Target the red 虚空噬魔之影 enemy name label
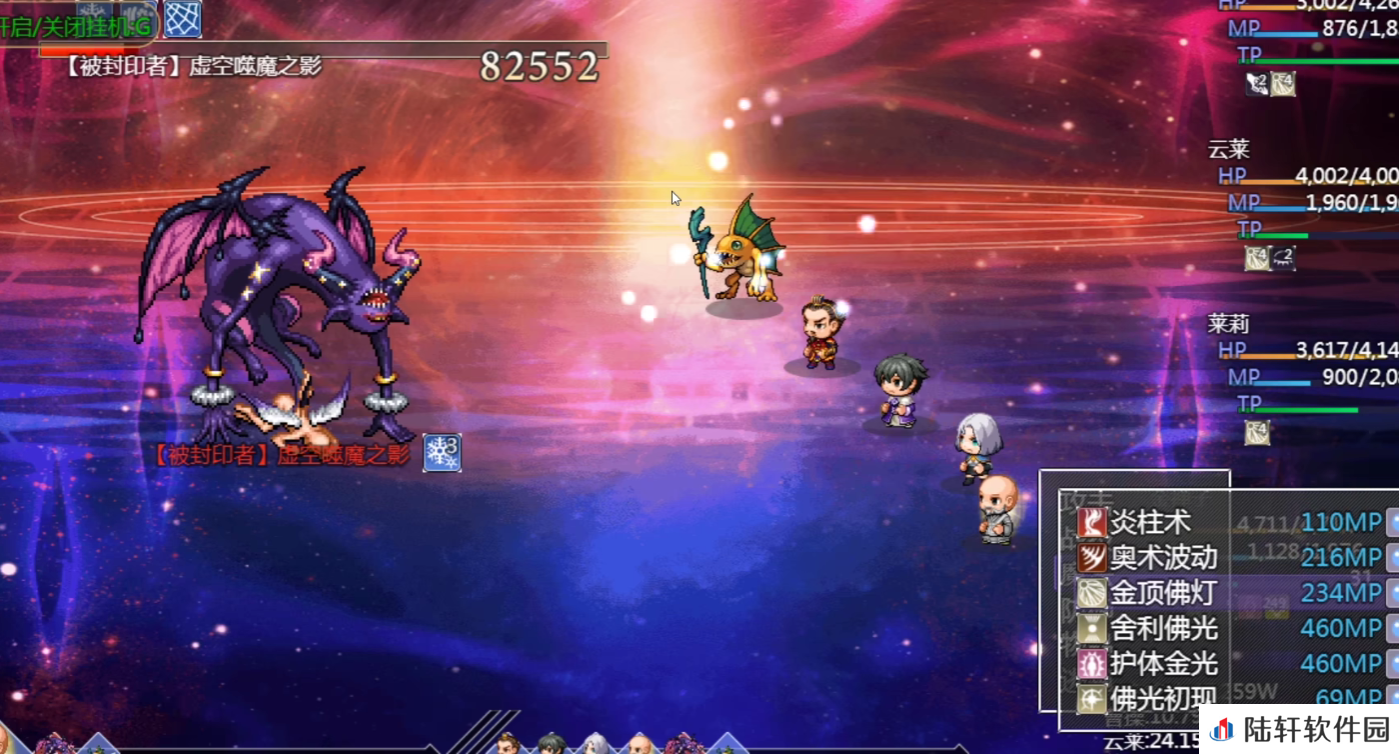 [x=281, y=455]
